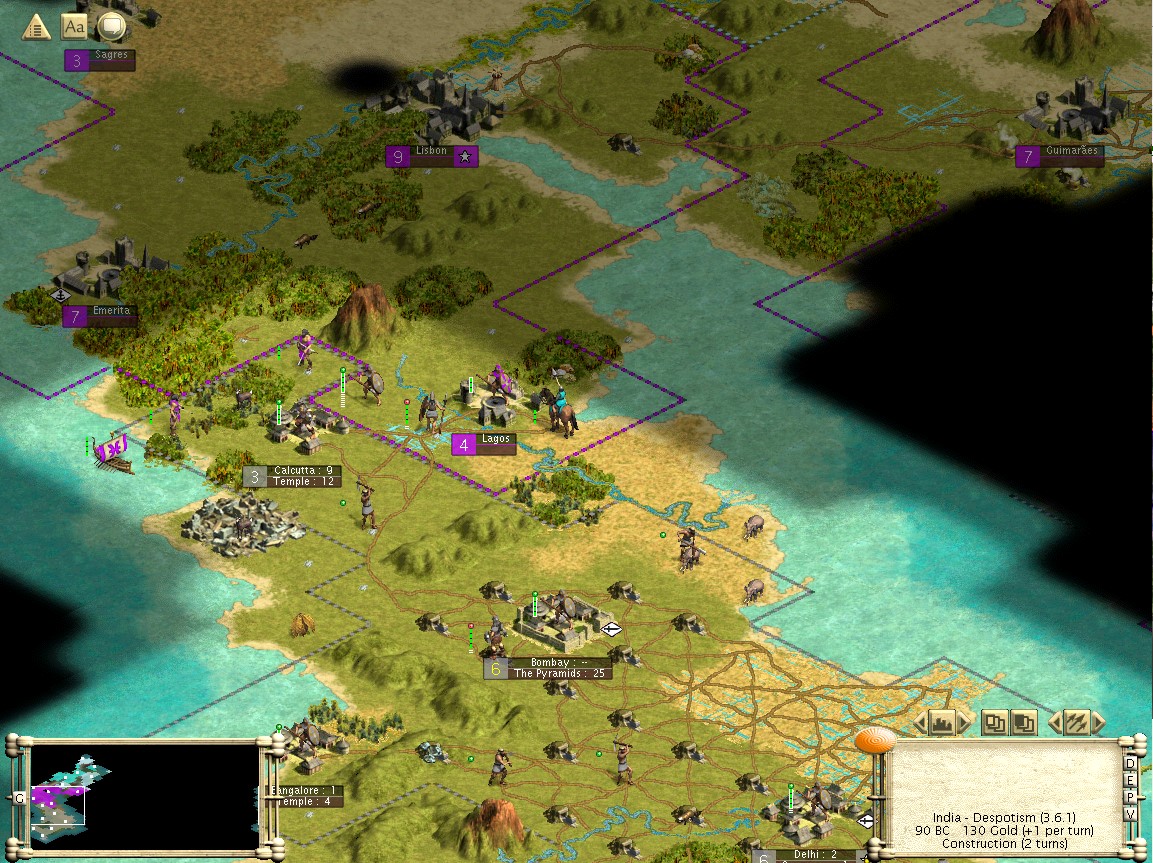Open the 'P' palace button
Screen dimensions: 1153x863
tap(1131, 797)
